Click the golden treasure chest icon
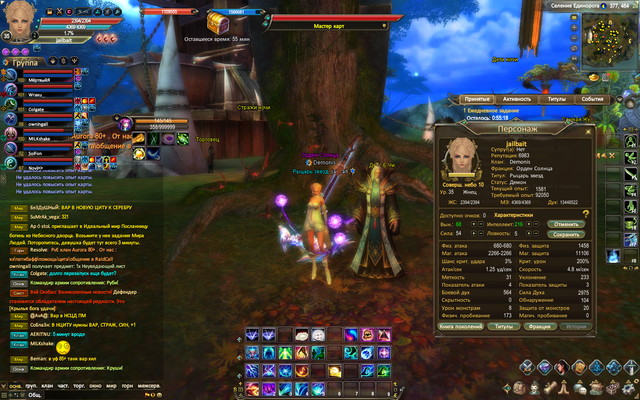 click(216, 21)
